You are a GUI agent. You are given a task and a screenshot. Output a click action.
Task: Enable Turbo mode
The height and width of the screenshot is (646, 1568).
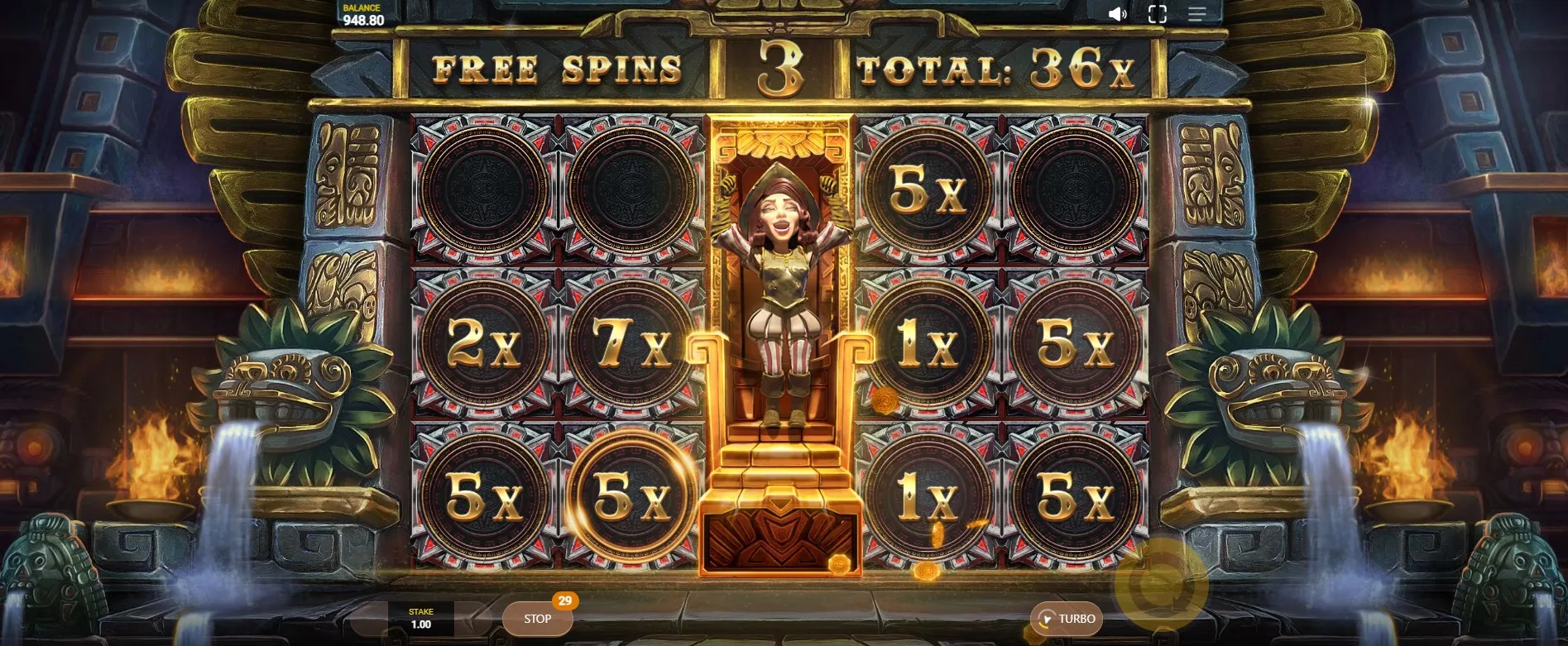pyautogui.click(x=1067, y=619)
